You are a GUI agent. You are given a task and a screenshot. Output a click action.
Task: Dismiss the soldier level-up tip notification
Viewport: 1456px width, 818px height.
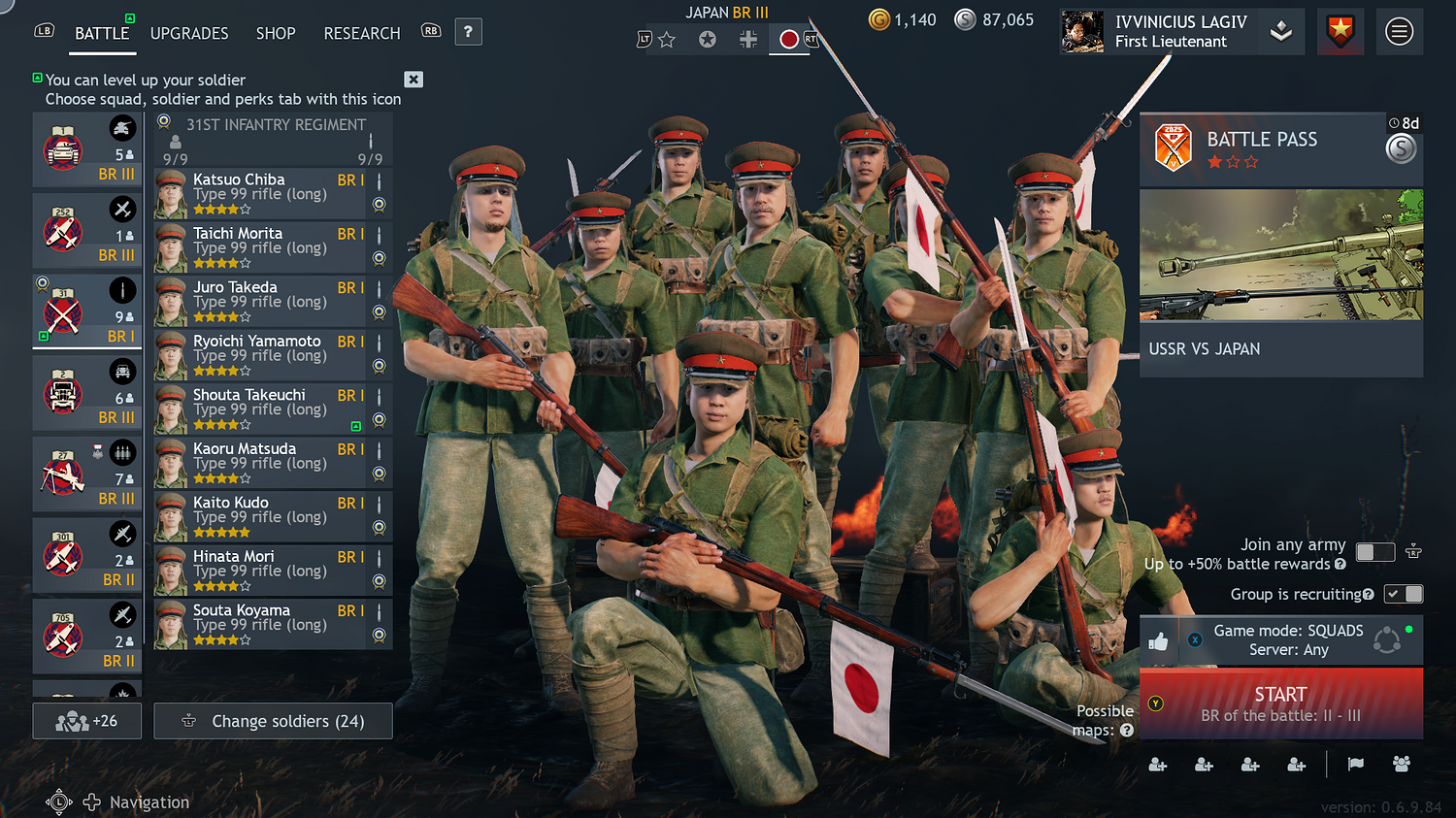[413, 79]
